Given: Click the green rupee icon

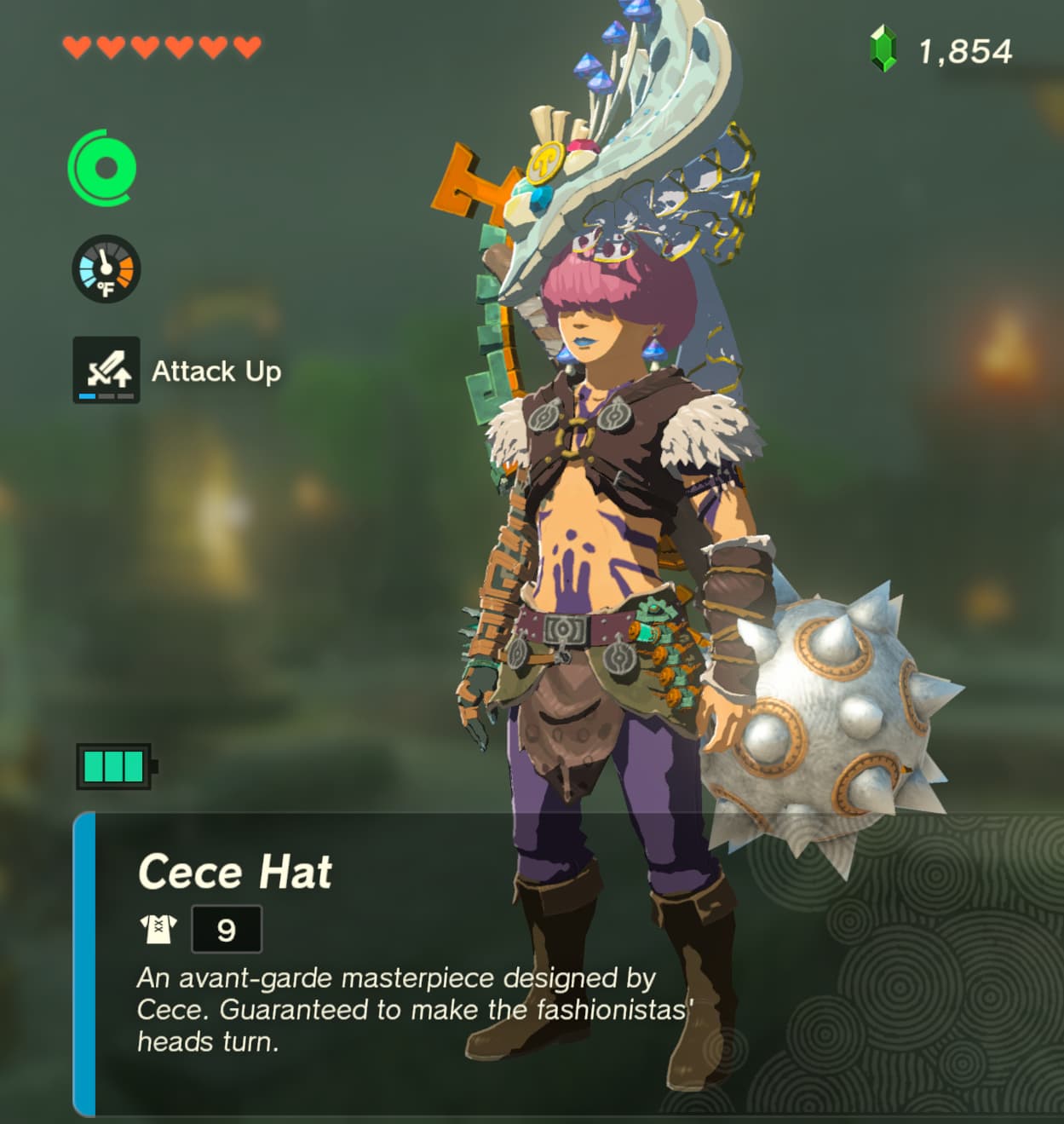Looking at the screenshot, I should pyautogui.click(x=883, y=49).
